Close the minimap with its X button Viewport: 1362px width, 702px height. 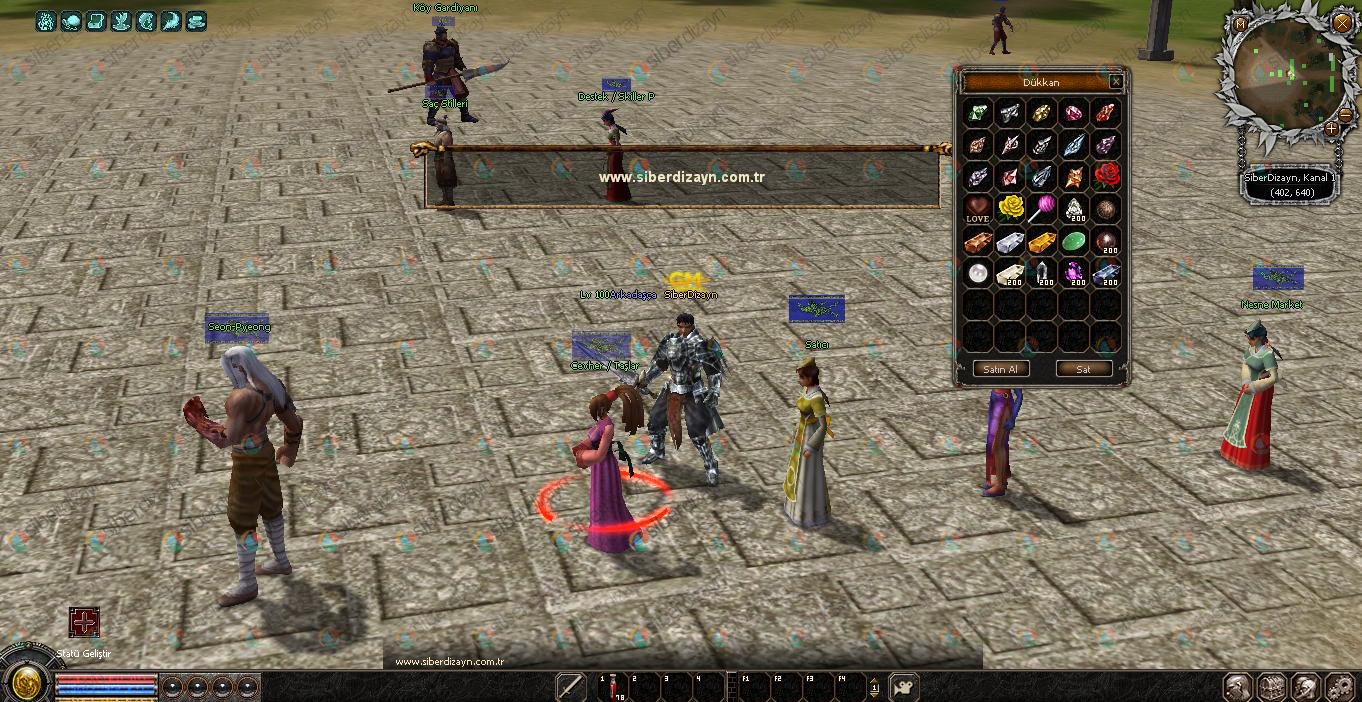1340,21
